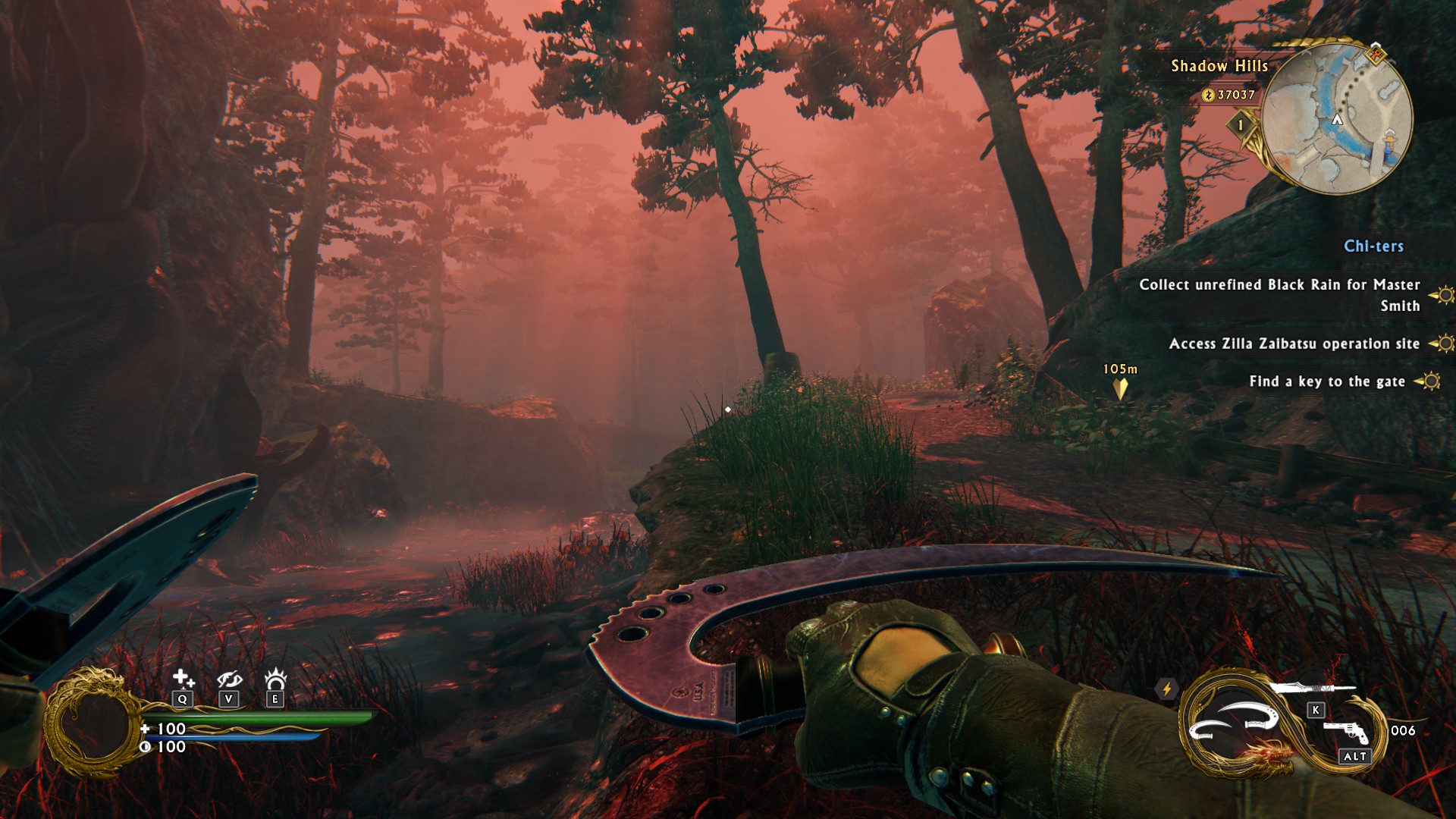Select the Access Zilla Zaibatsu site objective
Screen dimensions: 1456x819
pyautogui.click(x=1294, y=344)
